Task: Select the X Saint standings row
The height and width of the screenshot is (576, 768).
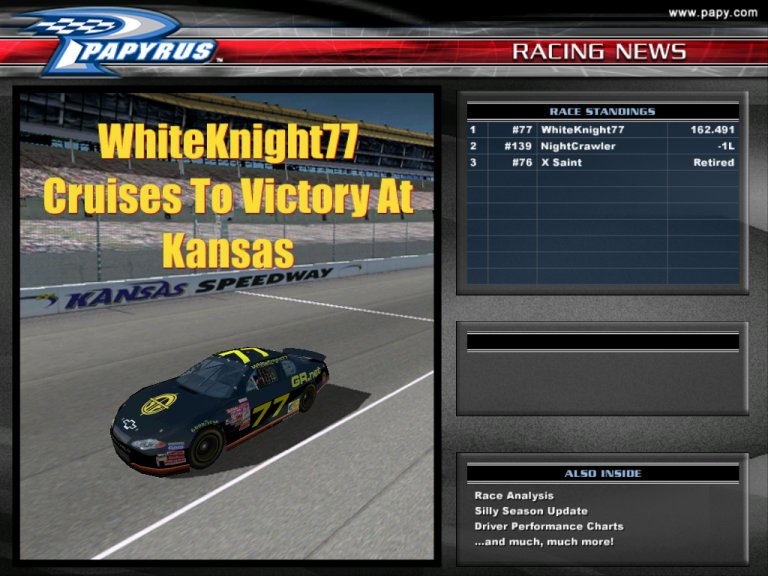Action: point(602,162)
